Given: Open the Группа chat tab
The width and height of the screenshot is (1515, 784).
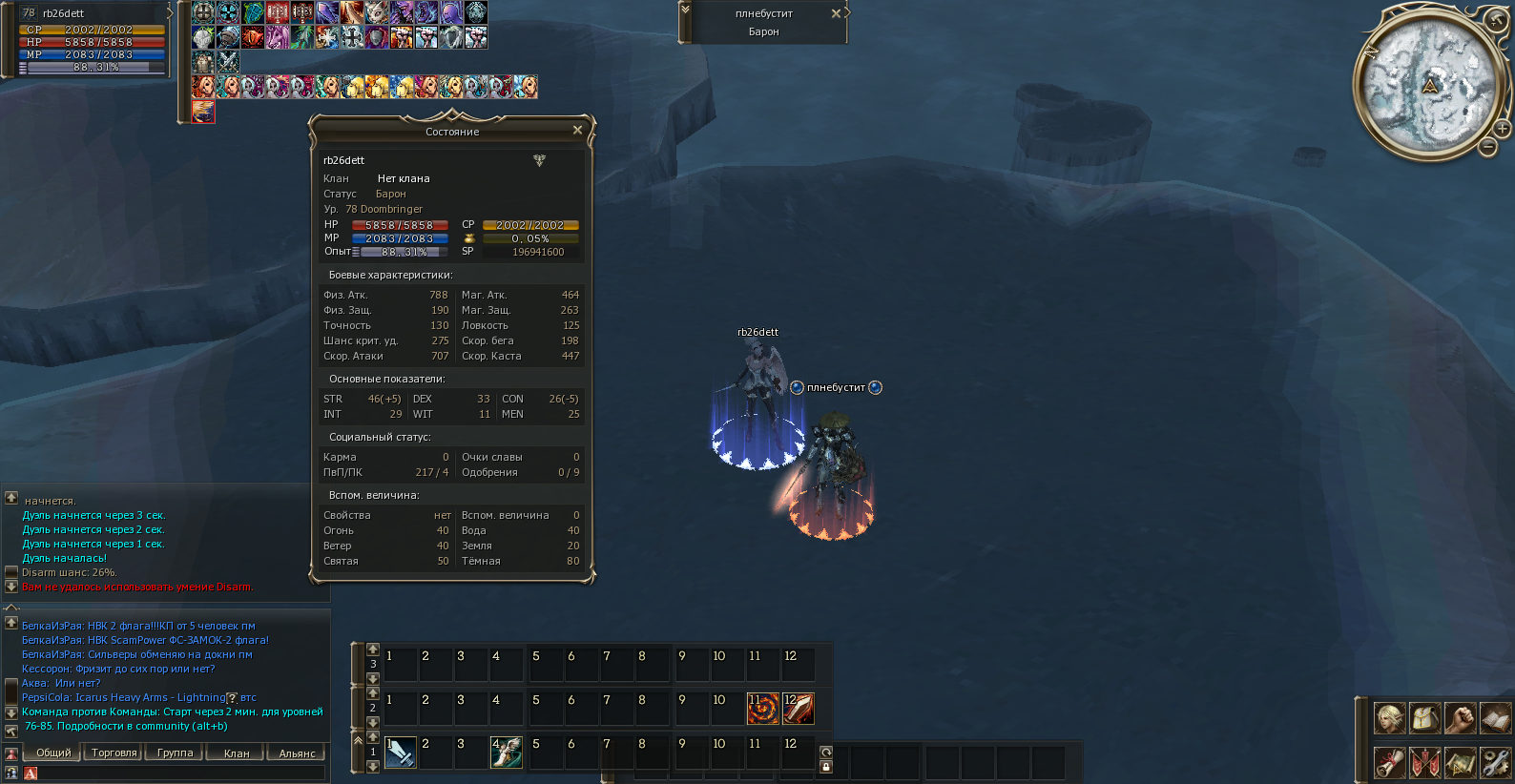Looking at the screenshot, I should pyautogui.click(x=175, y=753).
